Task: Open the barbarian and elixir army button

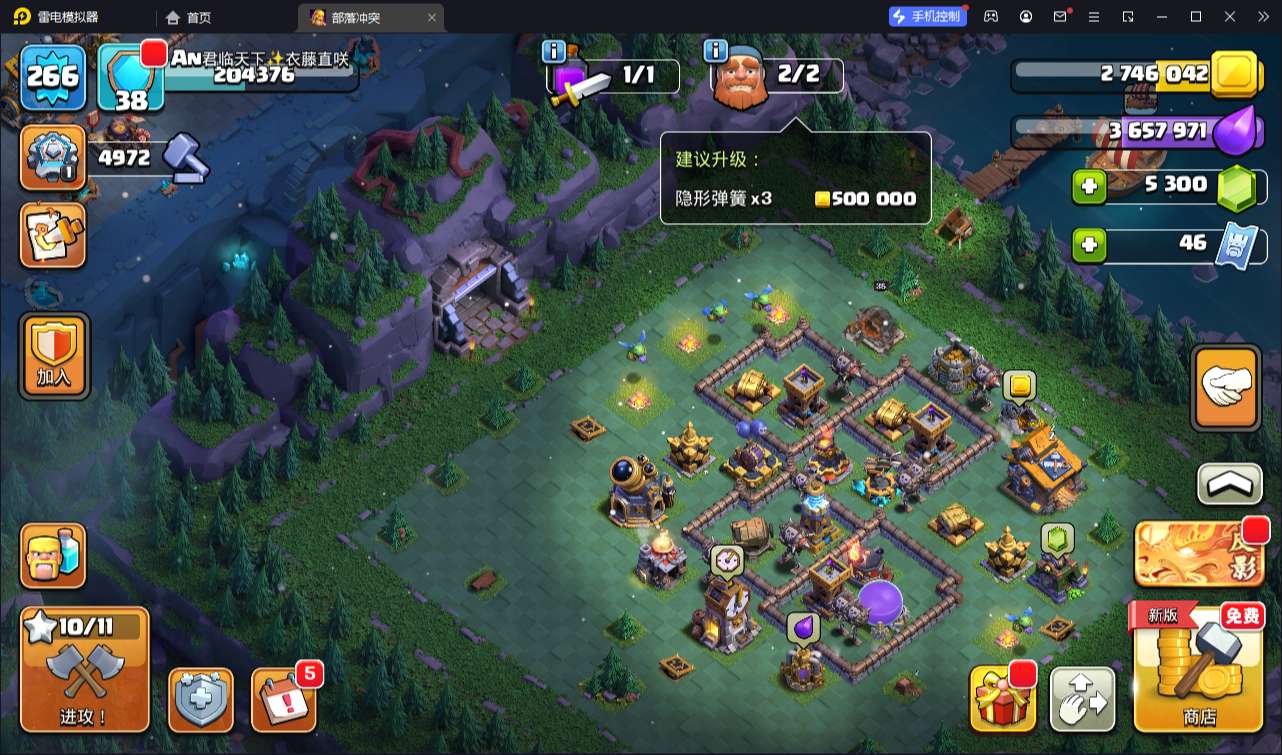Action: [53, 556]
